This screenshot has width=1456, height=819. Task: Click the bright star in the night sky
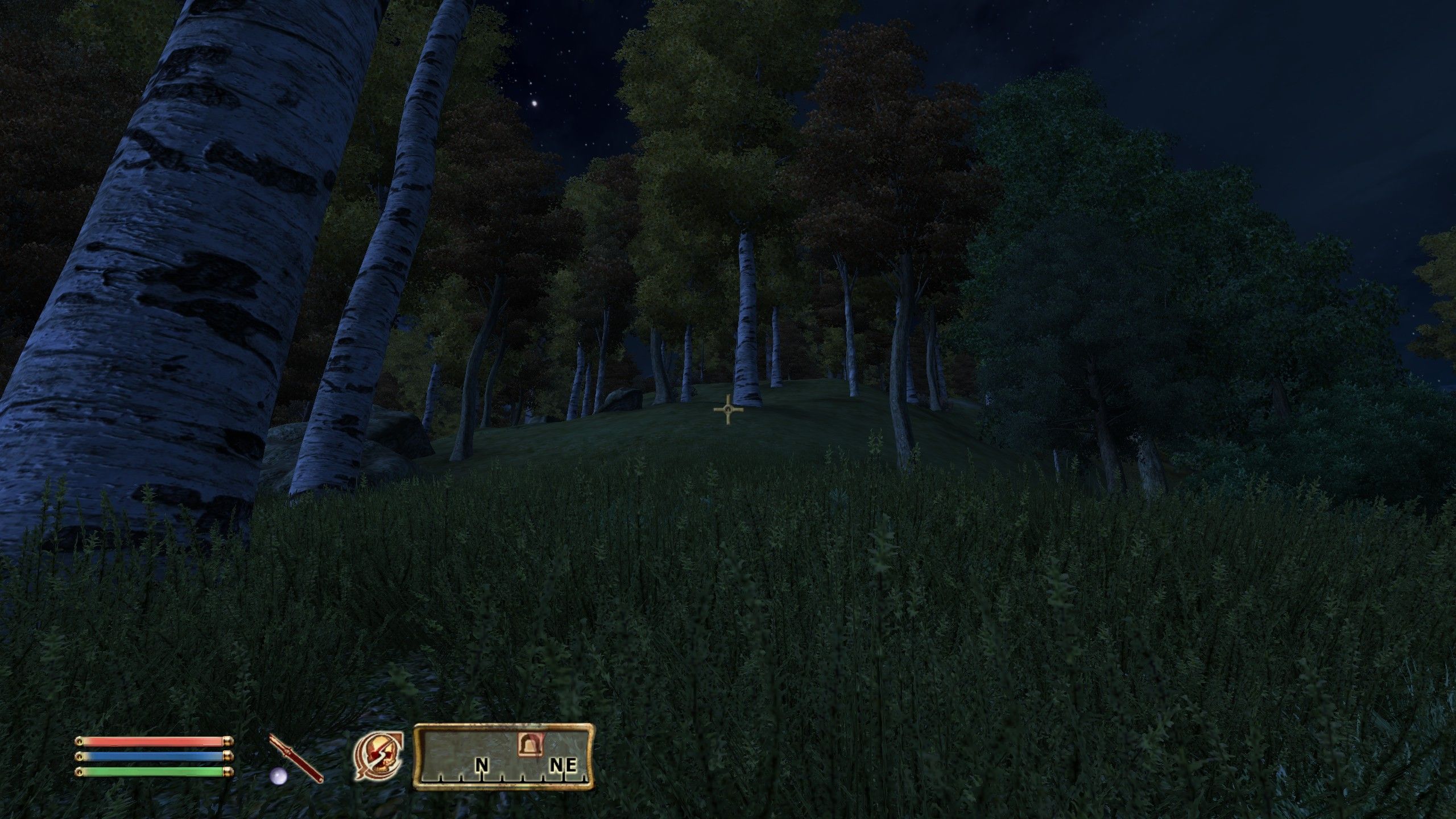coord(533,104)
